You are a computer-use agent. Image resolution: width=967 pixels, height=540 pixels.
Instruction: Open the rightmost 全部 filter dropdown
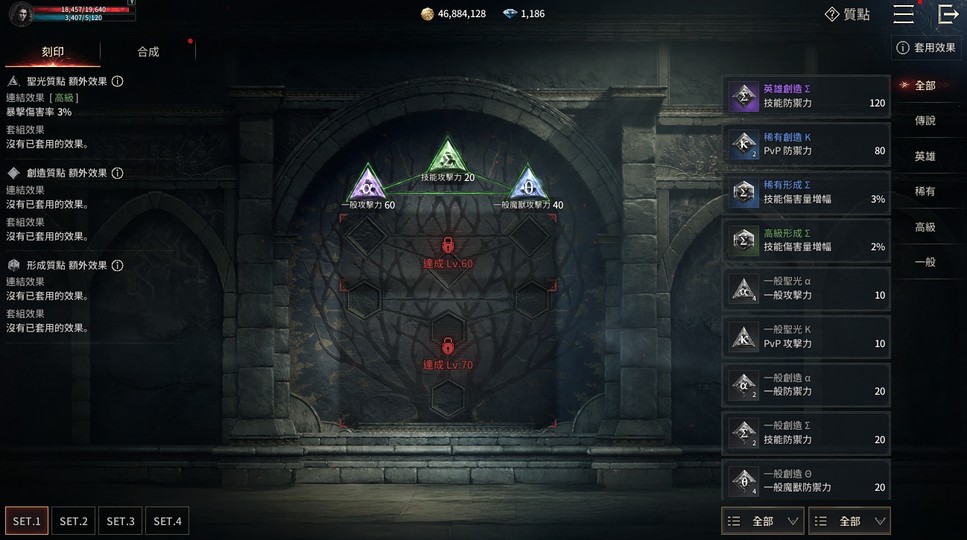[849, 521]
